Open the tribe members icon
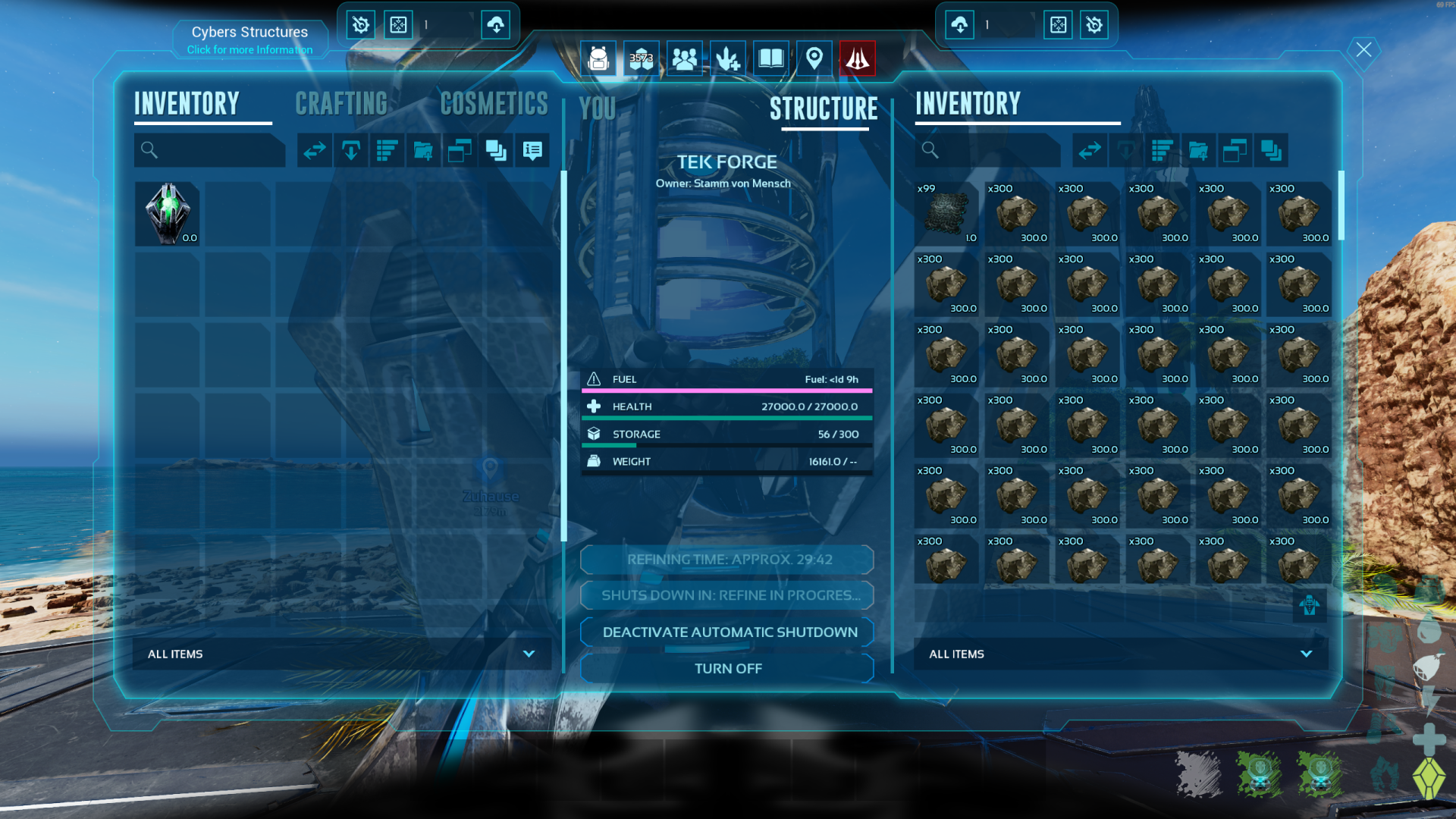The height and width of the screenshot is (819, 1456). 684,58
